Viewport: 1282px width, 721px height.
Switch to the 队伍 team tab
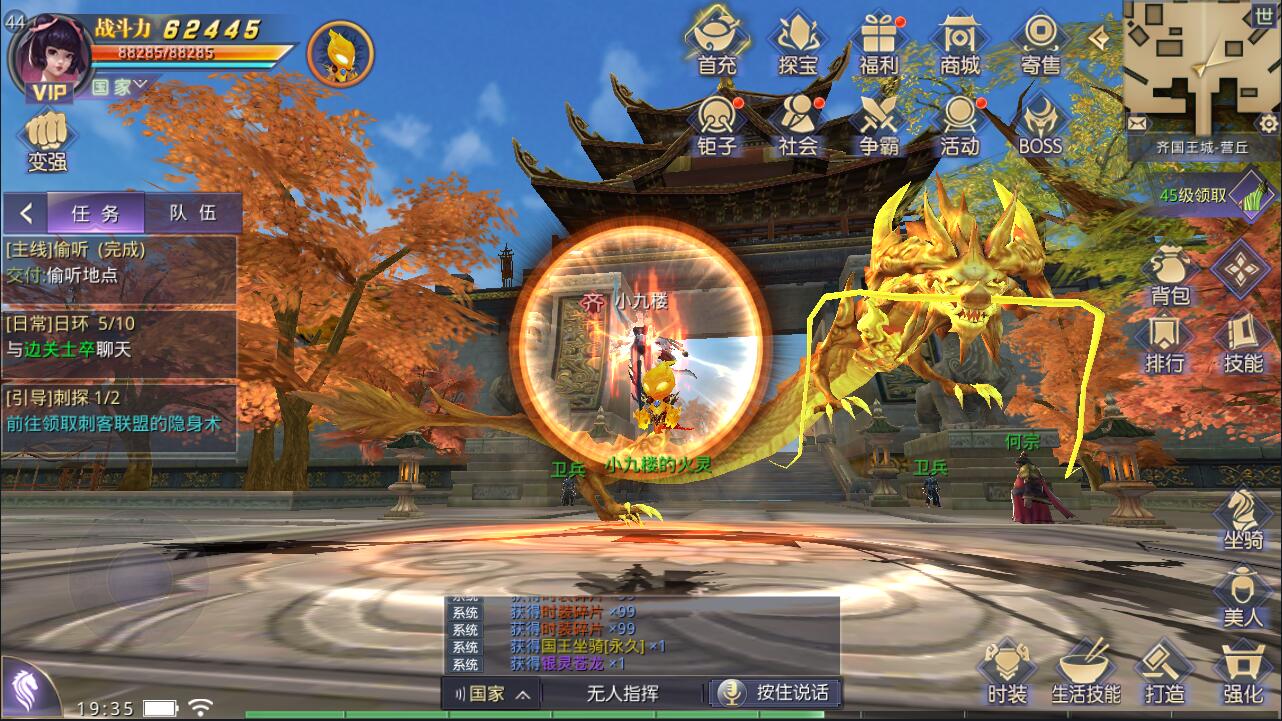(192, 213)
